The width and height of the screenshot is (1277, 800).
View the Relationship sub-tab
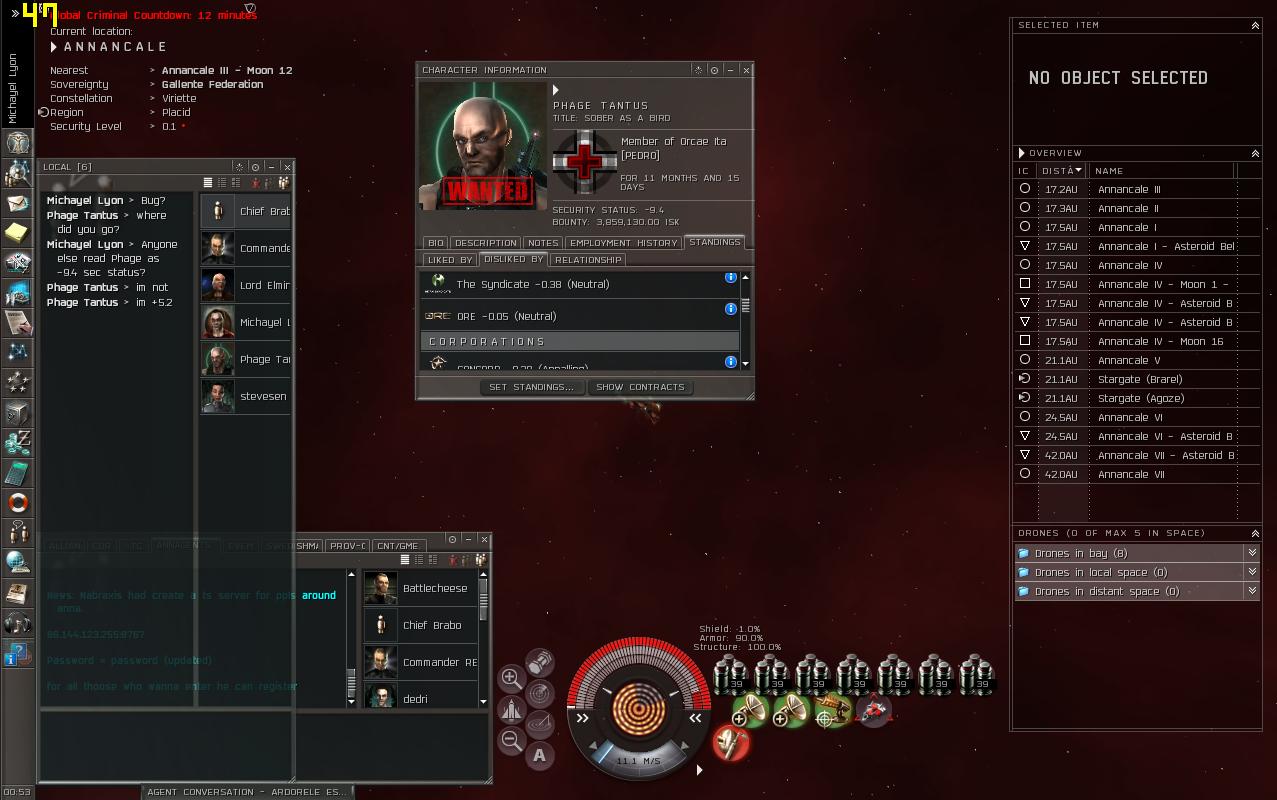(588, 260)
